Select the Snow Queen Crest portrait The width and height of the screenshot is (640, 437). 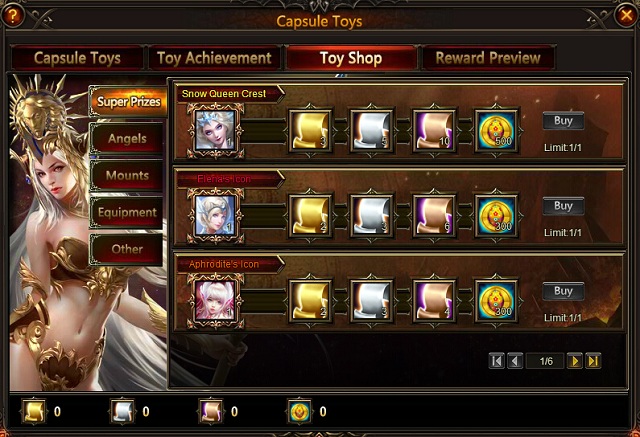215,130
